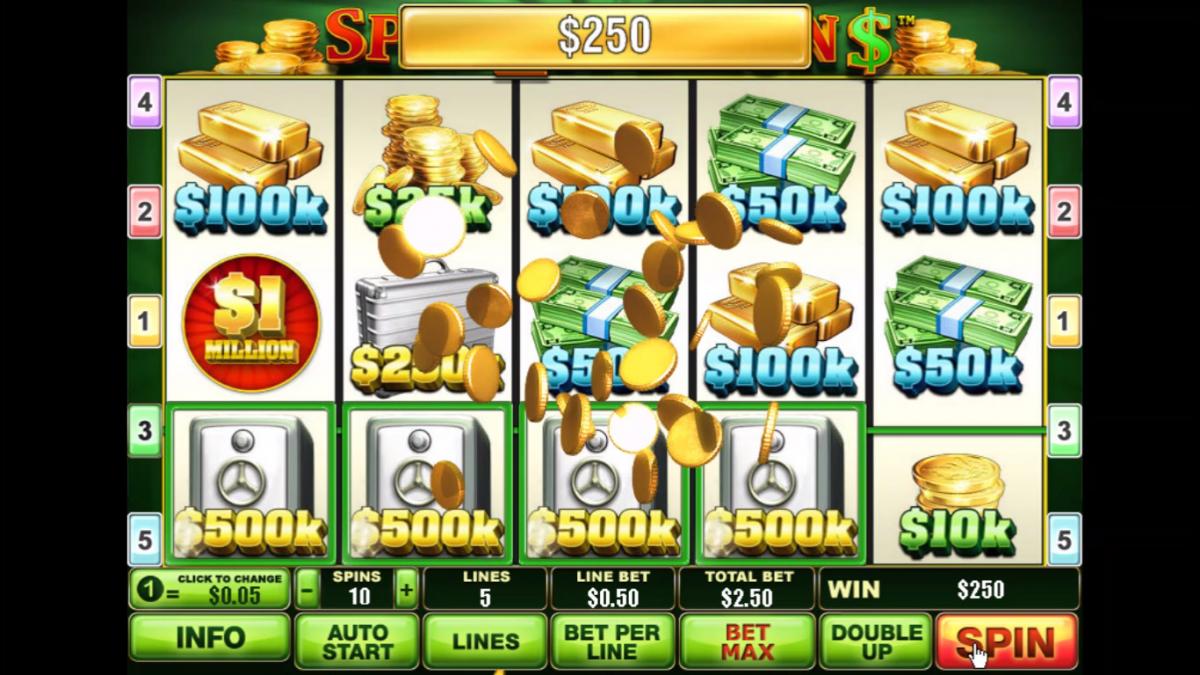Click the $0.05 coin value to change it
Image resolution: width=1200 pixels, height=675 pixels.
coord(210,589)
